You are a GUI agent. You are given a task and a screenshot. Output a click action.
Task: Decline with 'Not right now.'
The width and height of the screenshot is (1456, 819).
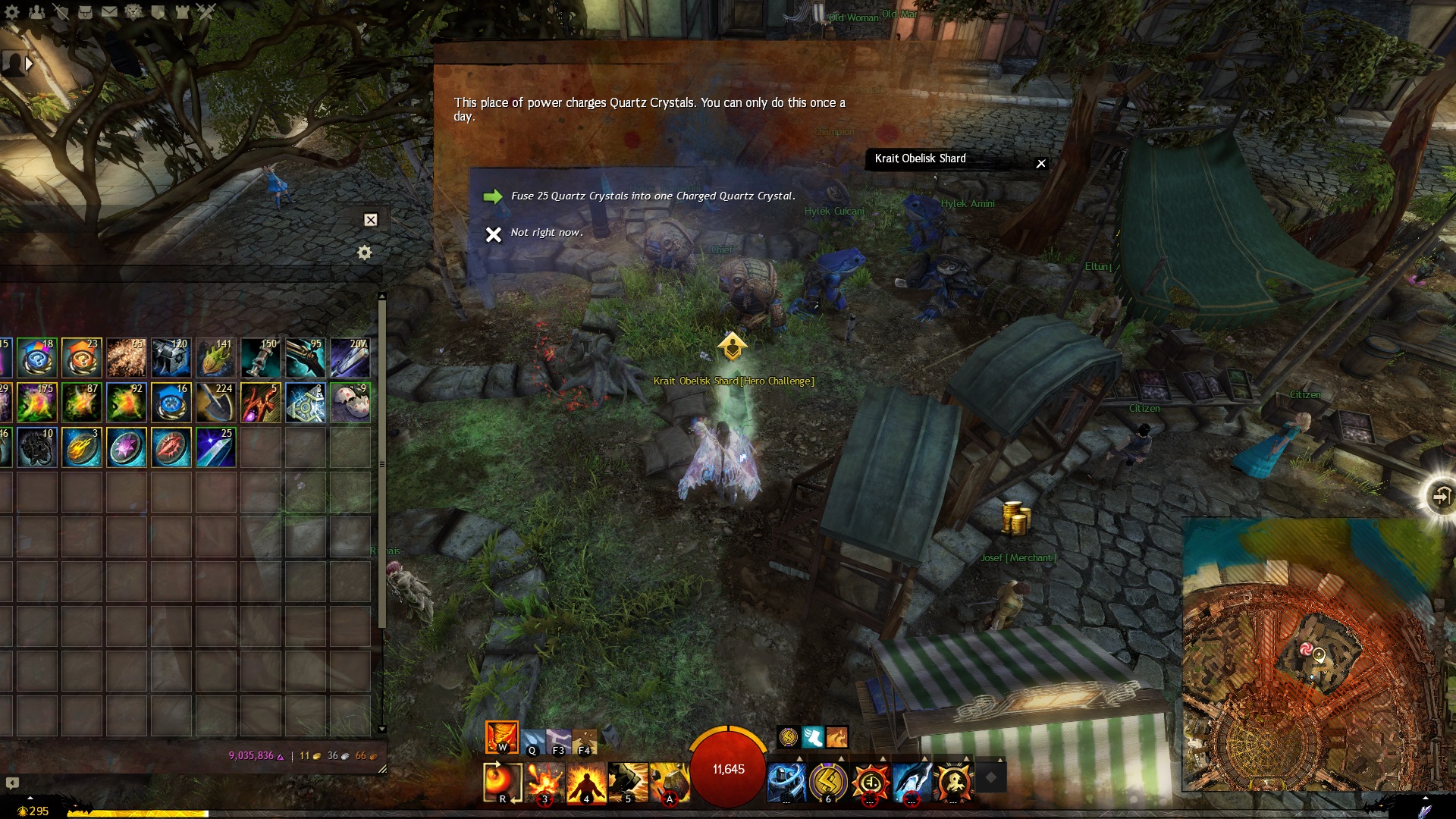[x=546, y=233]
